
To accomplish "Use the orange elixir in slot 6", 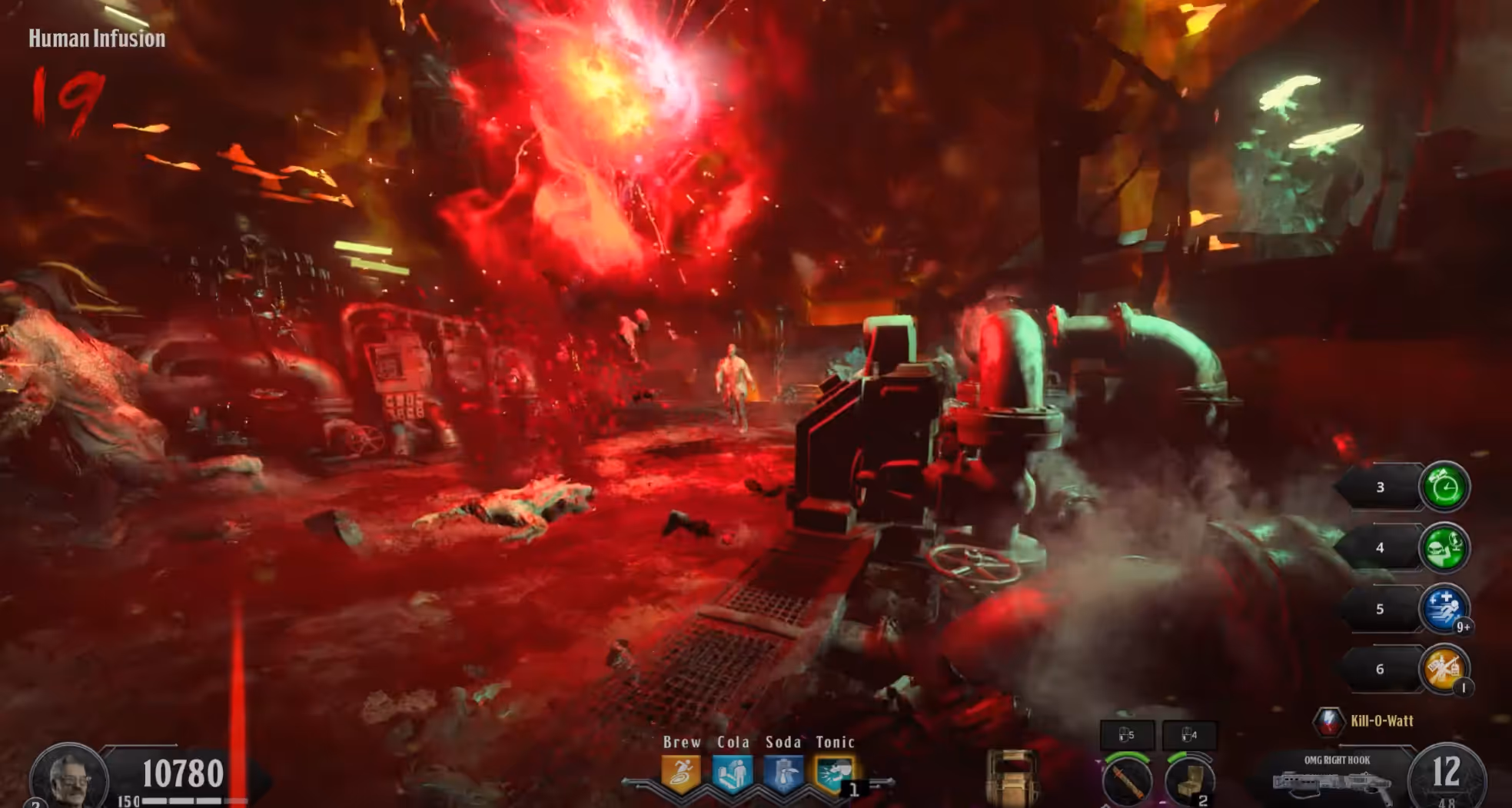I will coord(1444,669).
